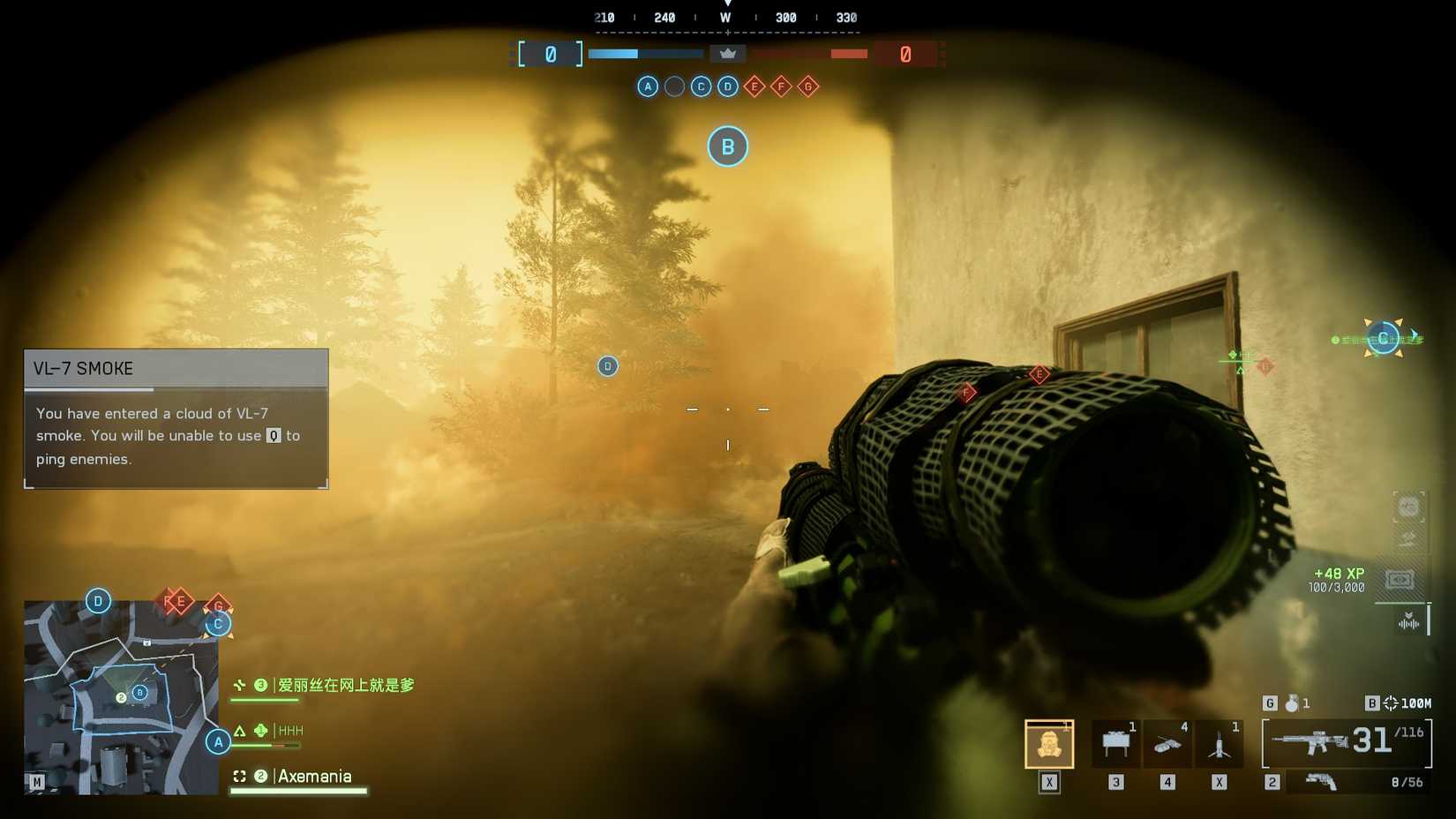Image resolution: width=1456 pixels, height=819 pixels.
Task: Click the crown icon under the compass
Action: (x=727, y=53)
